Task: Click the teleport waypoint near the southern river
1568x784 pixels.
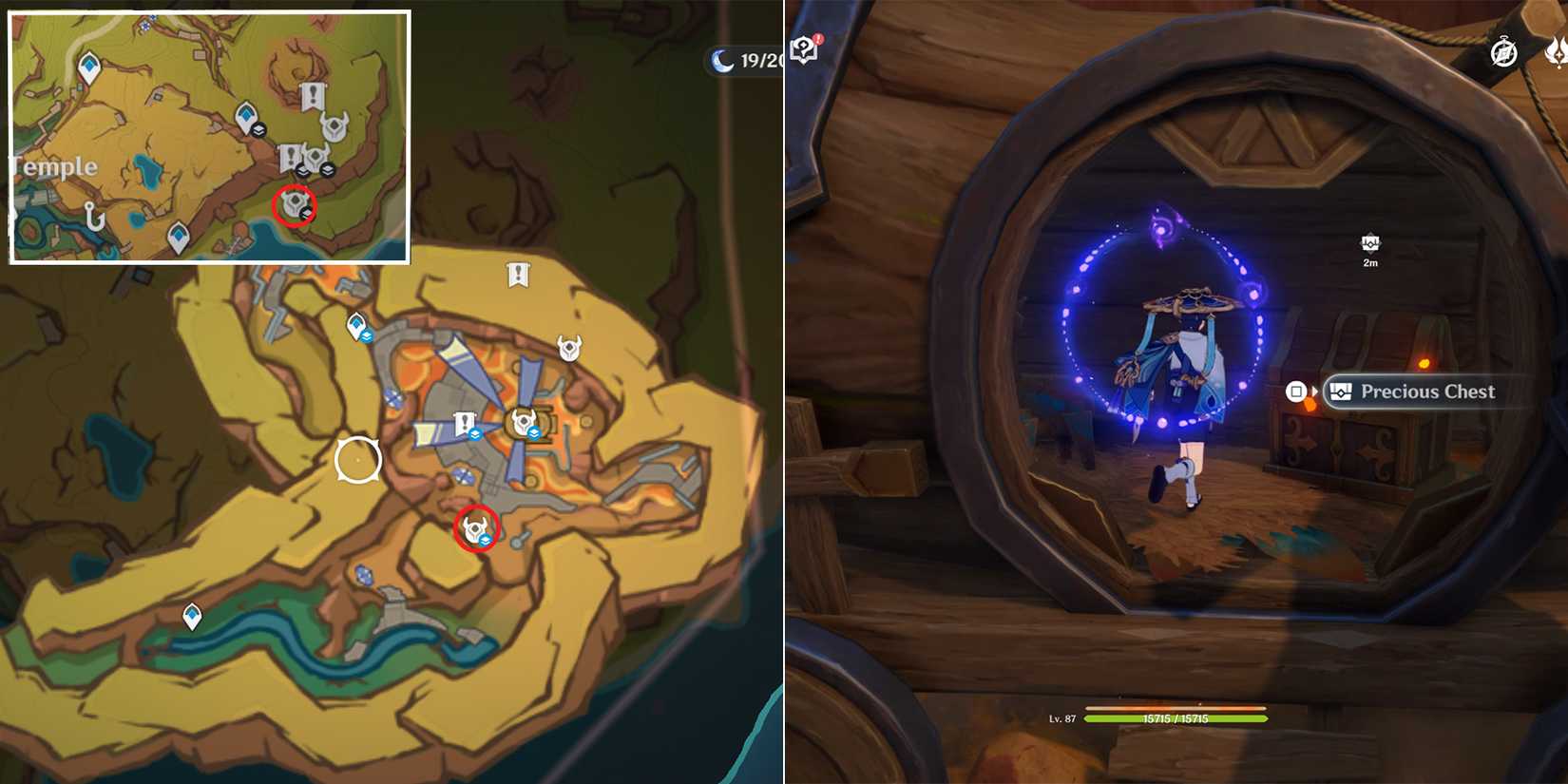Action: tap(190, 616)
